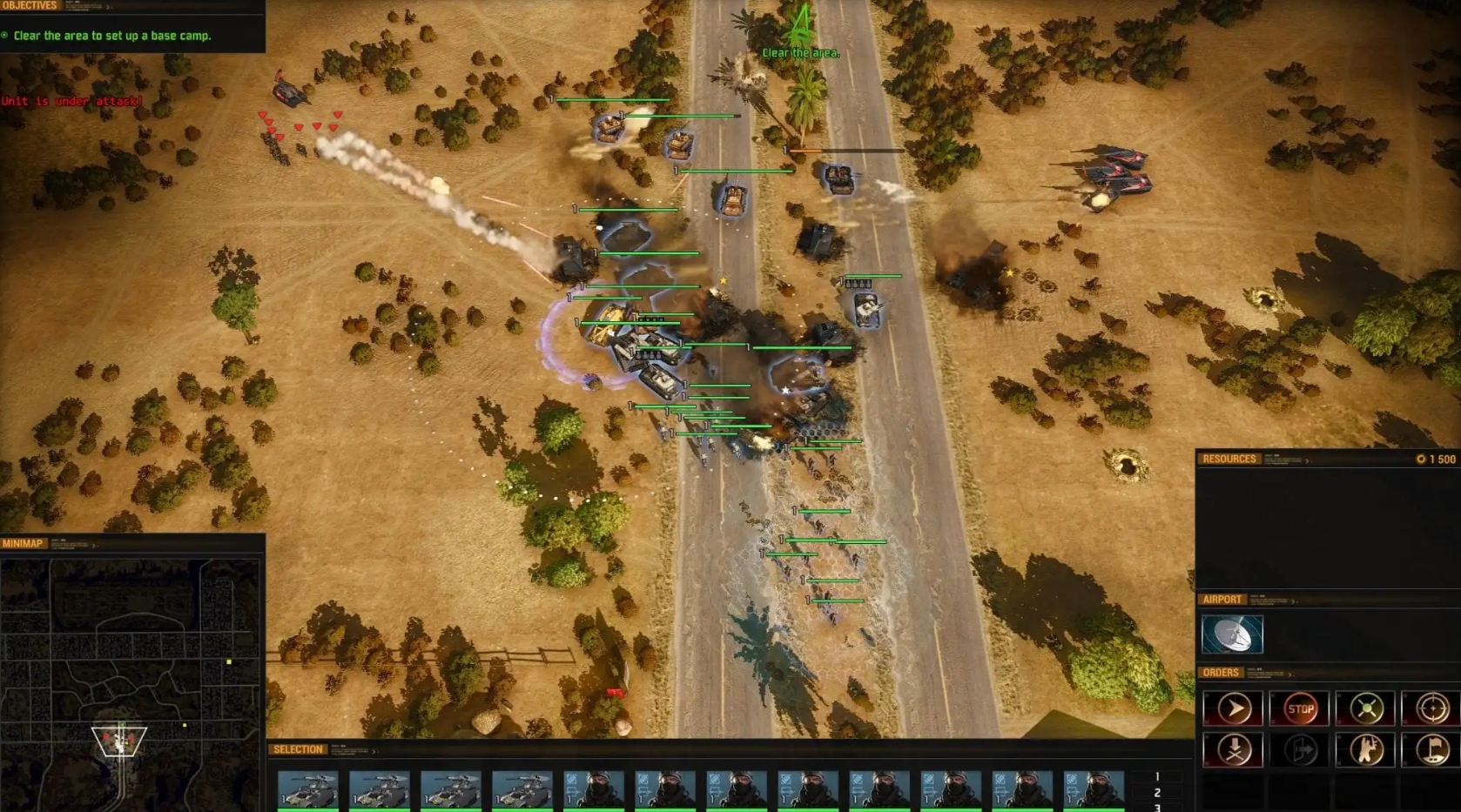The image size is (1461, 812).
Task: Open the Airport radar panel icon
Action: 1233,634
